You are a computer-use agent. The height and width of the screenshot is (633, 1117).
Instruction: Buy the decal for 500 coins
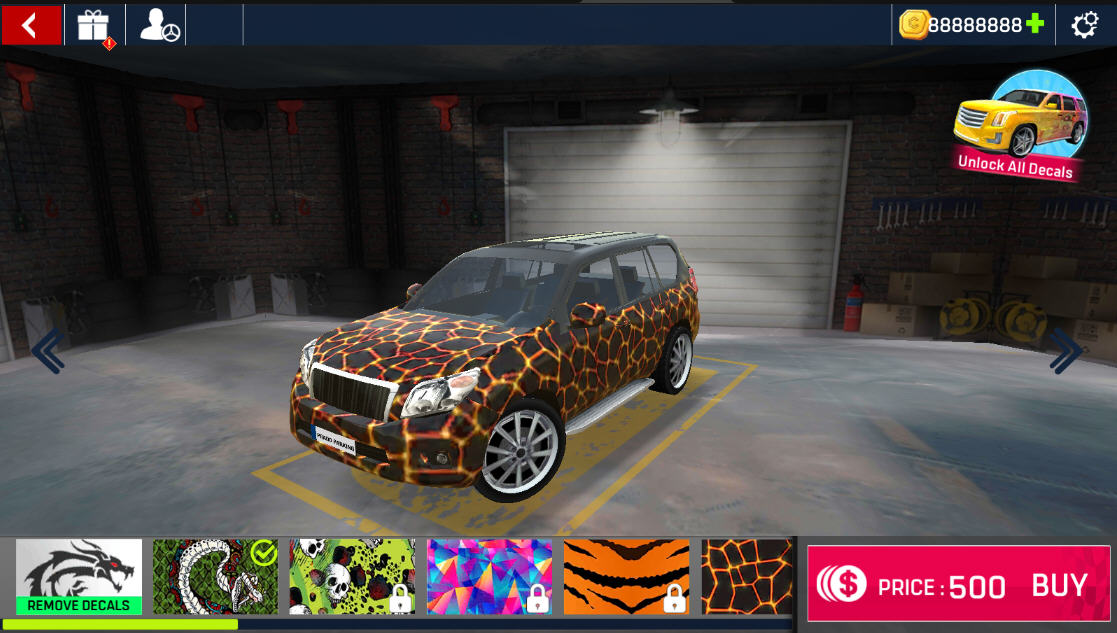pos(958,585)
